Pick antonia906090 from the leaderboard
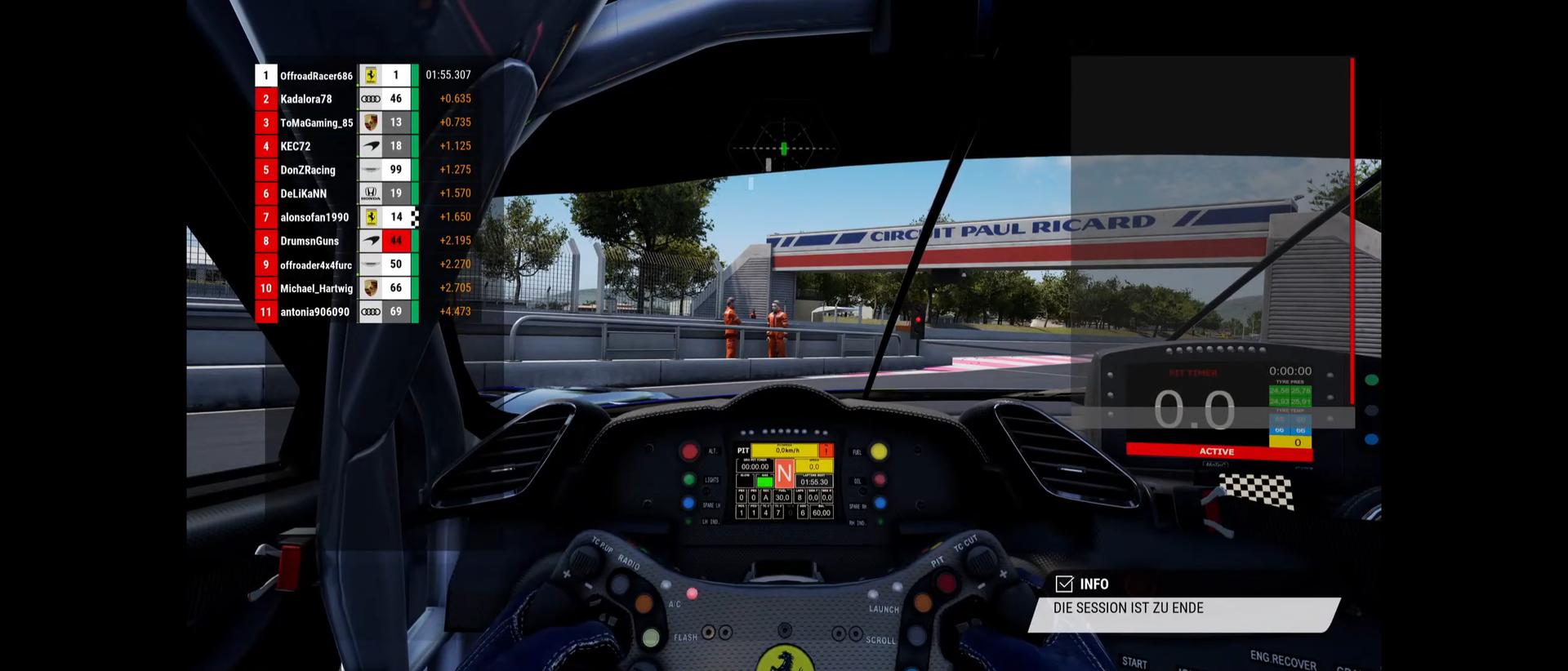 tap(314, 312)
